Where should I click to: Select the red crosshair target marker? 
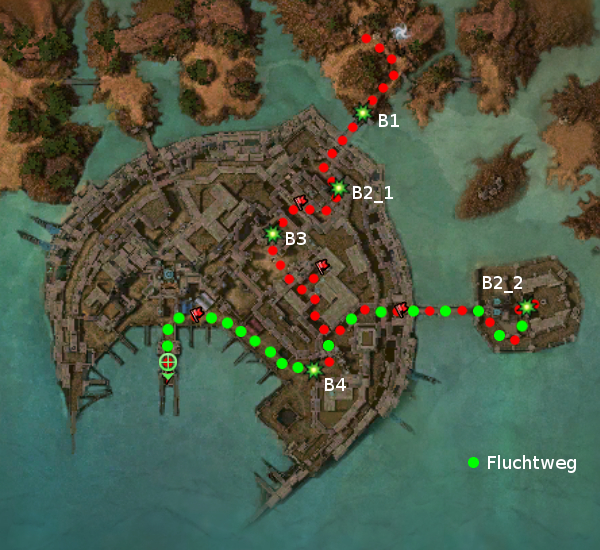coord(168,361)
